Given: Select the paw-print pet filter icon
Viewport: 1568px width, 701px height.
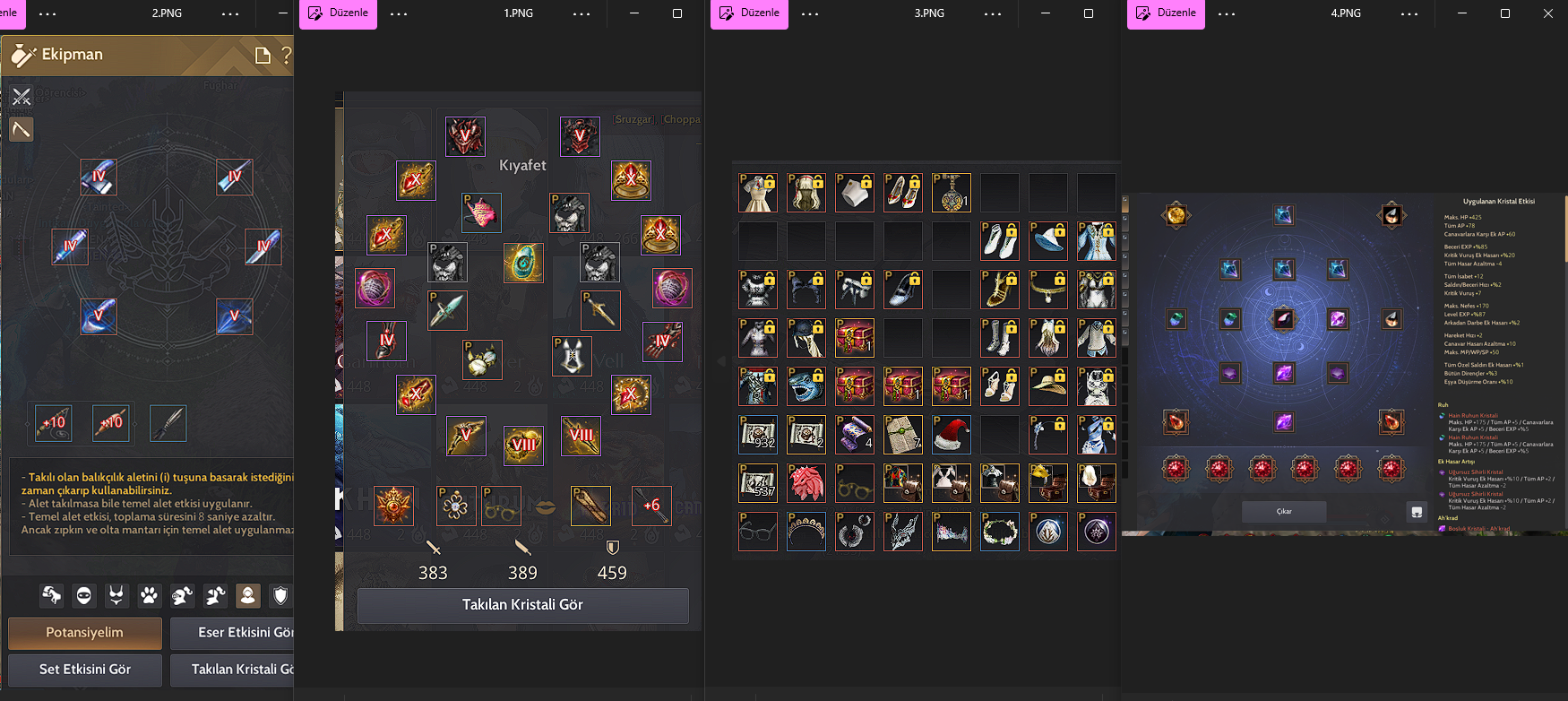Looking at the screenshot, I should pos(149,596).
